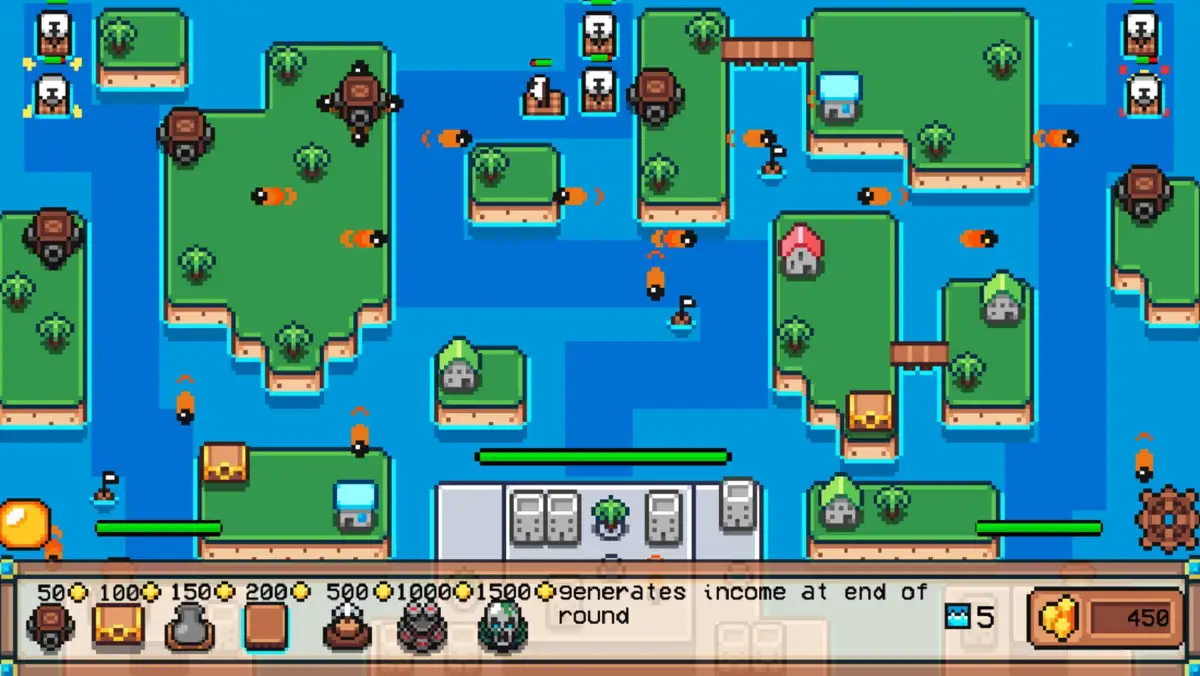This screenshot has height=676, width=1200.
Task: Pick the 200-gold brown plank tile
Action: (x=265, y=626)
